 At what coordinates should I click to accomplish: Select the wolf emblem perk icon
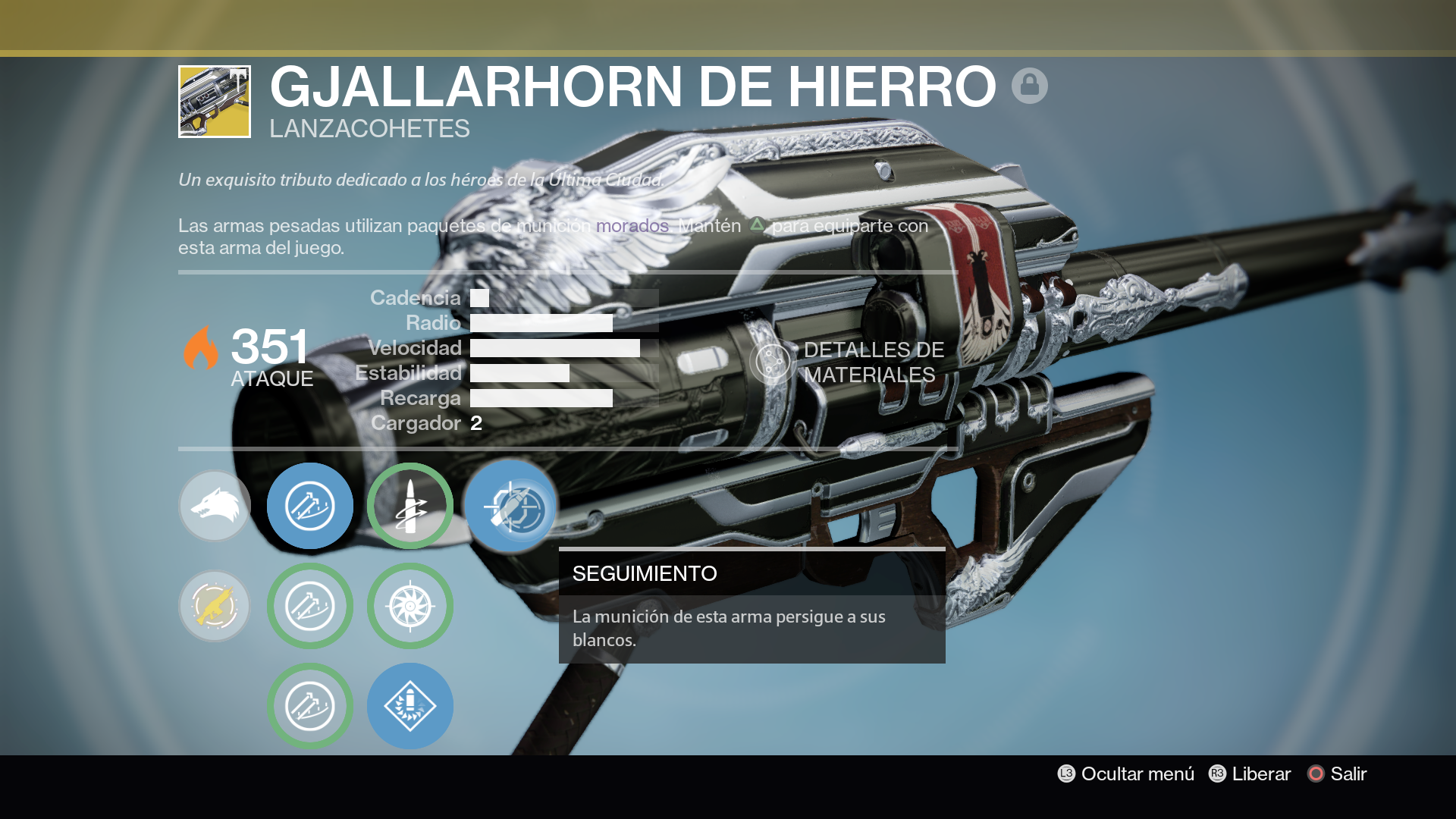(x=215, y=506)
